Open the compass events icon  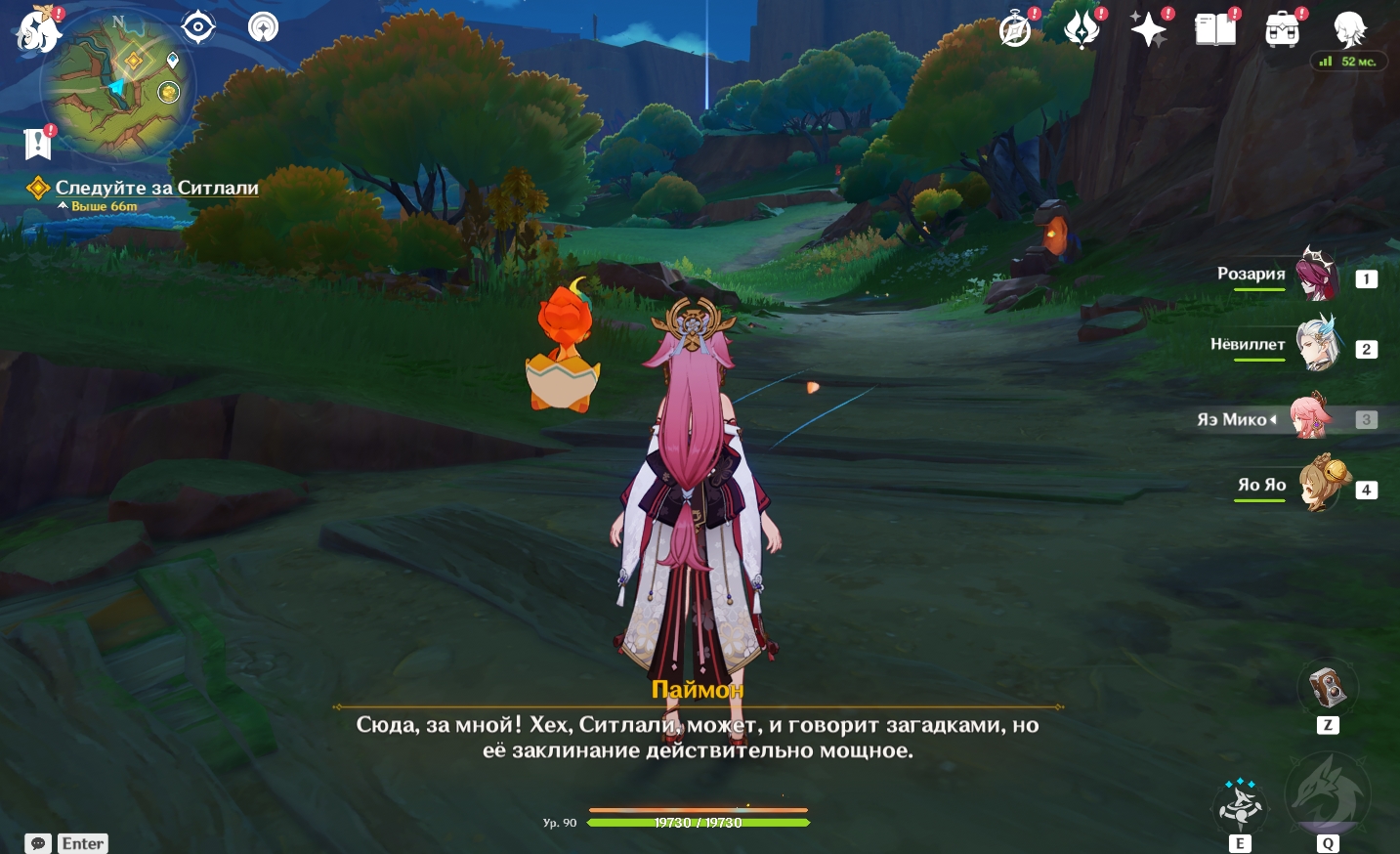(x=1015, y=30)
